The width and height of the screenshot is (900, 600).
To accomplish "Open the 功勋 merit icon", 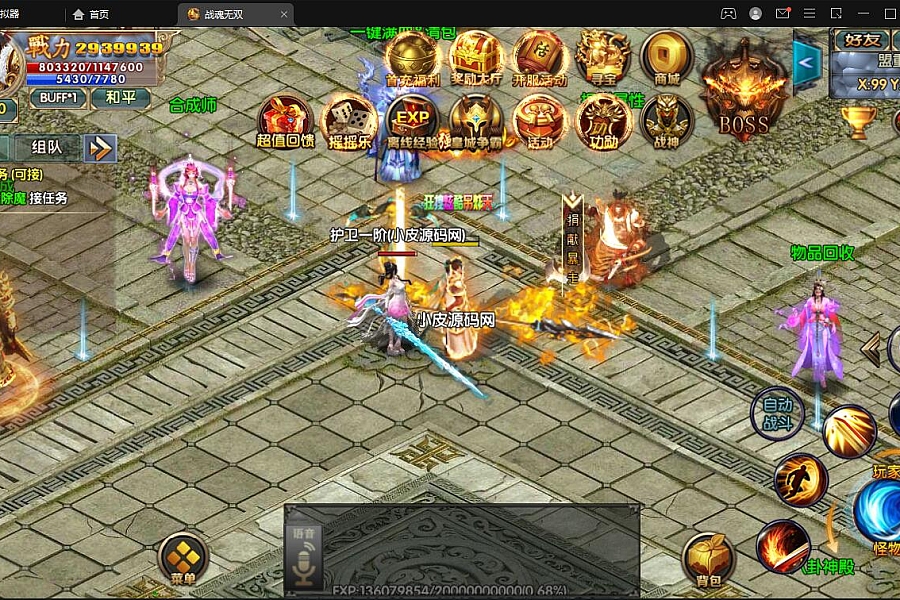I will point(603,121).
